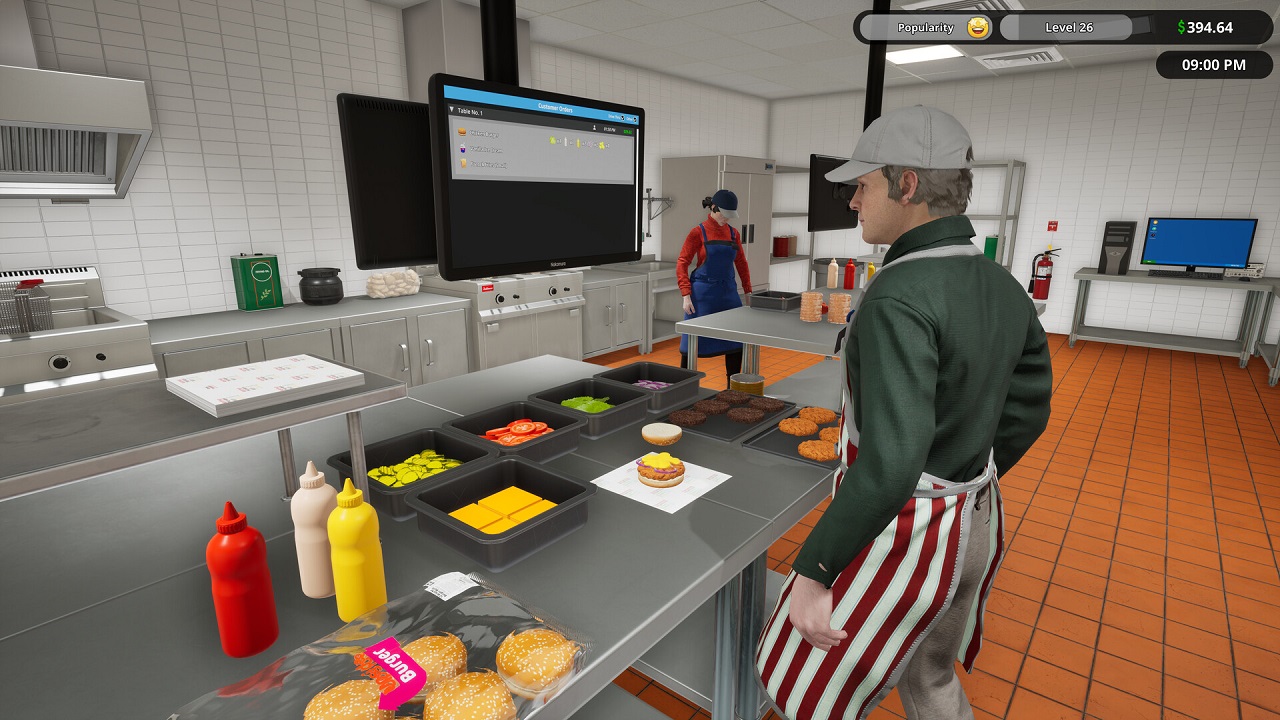1280x720 pixels.
Task: Select the Table No. 1 header label
Action: pos(470,111)
